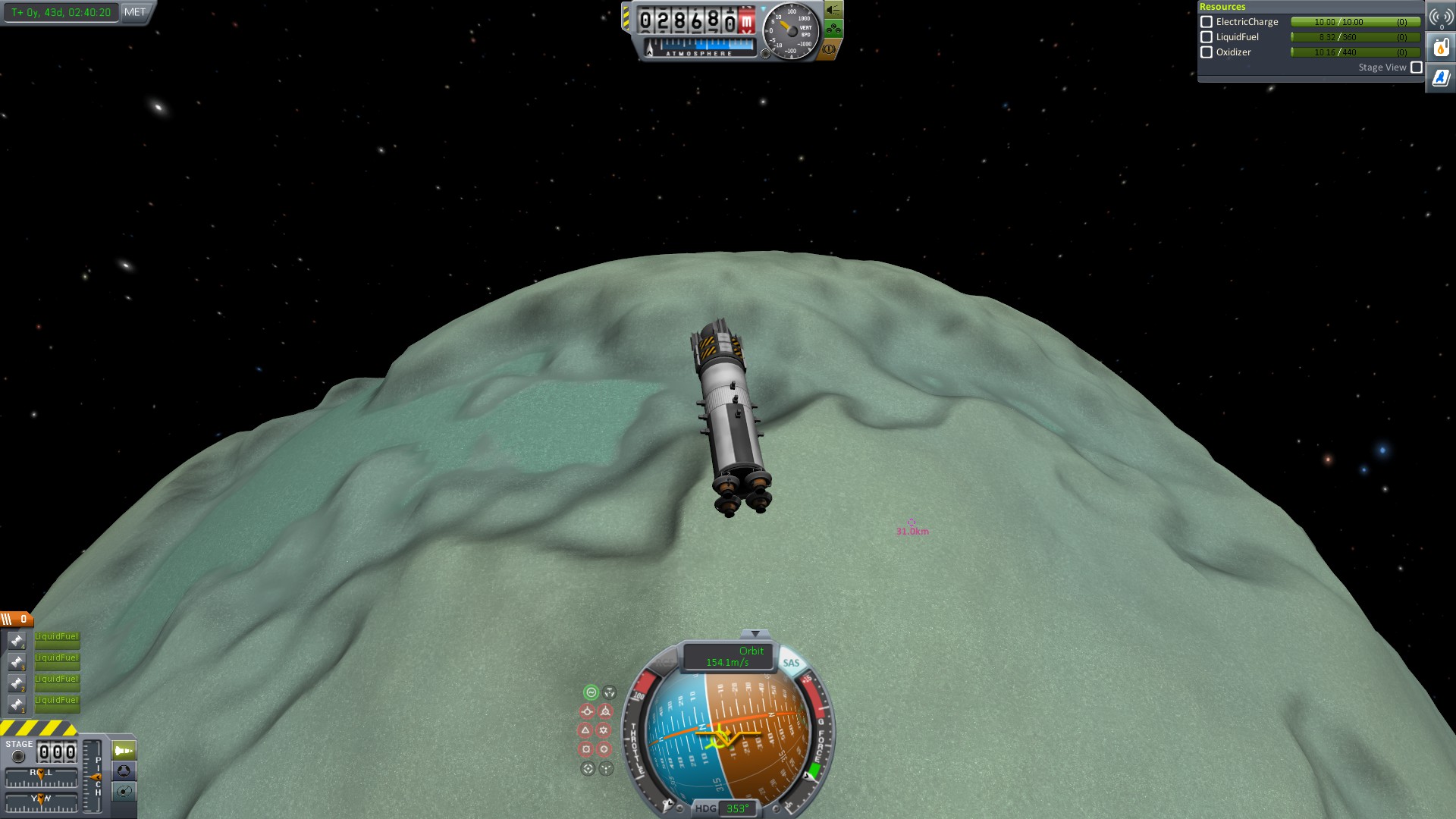This screenshot has height=819, width=1456.
Task: Switch to staging mode button
Action: [x=124, y=751]
